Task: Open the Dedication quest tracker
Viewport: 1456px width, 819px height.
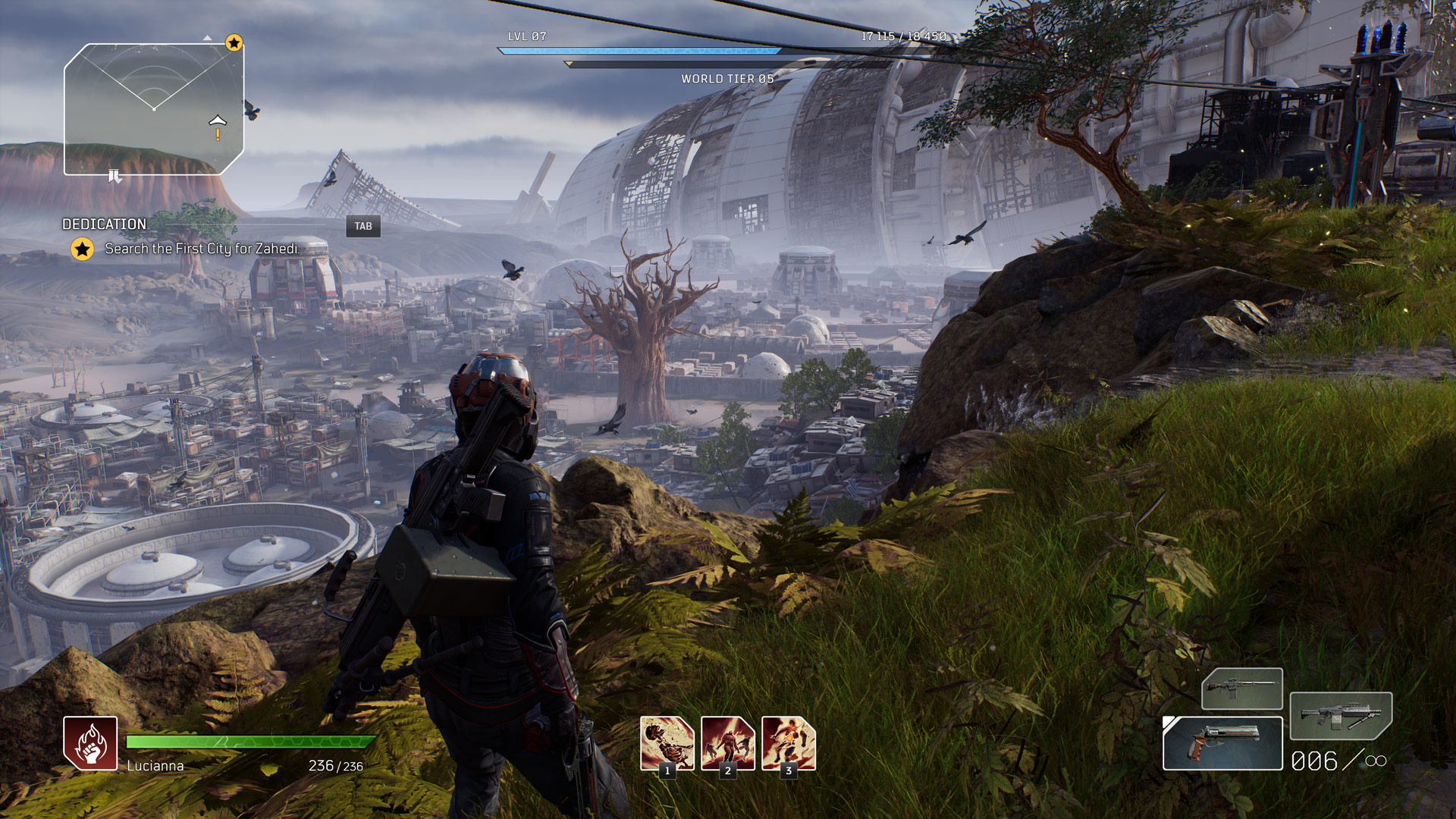Action: click(105, 224)
